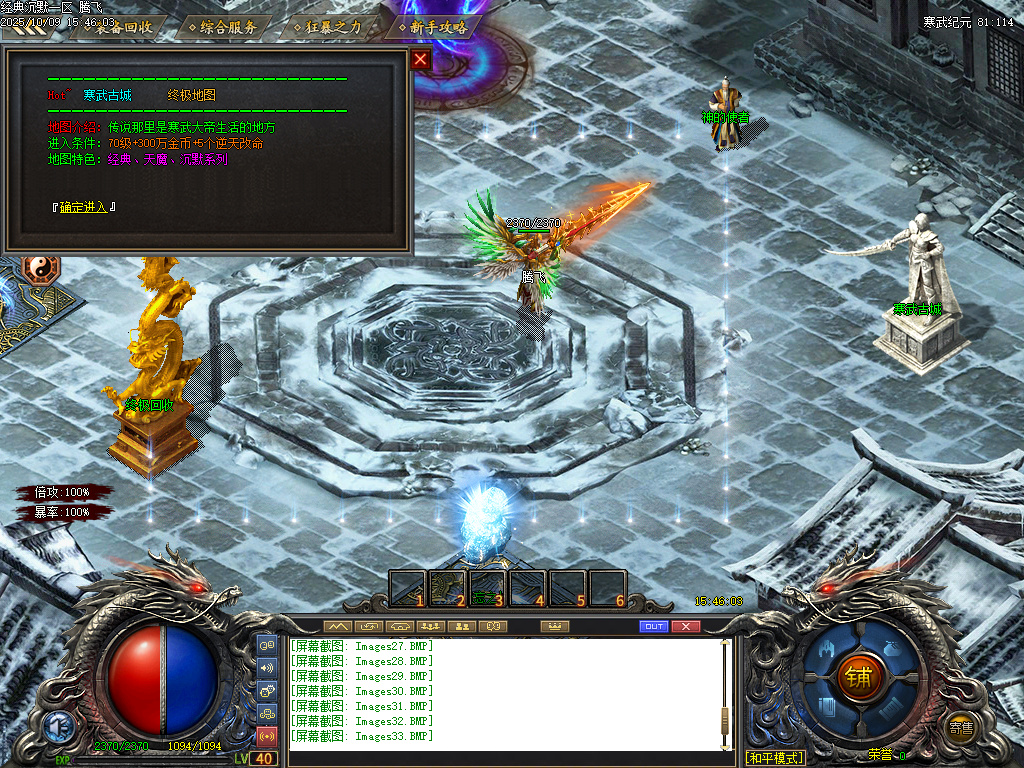Confirm entry via 确定进入 link
Viewport: 1024px width, 768px height.
(84, 207)
